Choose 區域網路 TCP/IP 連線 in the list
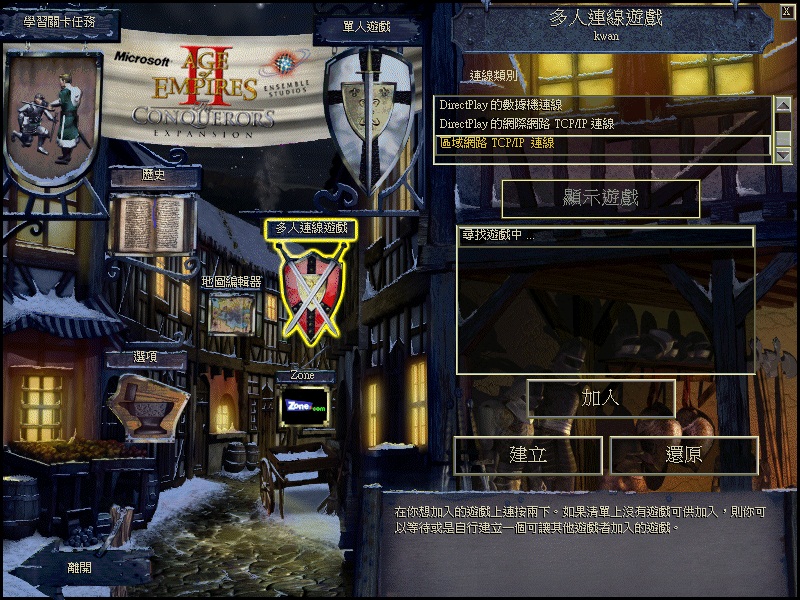800x600 pixels. [497, 143]
